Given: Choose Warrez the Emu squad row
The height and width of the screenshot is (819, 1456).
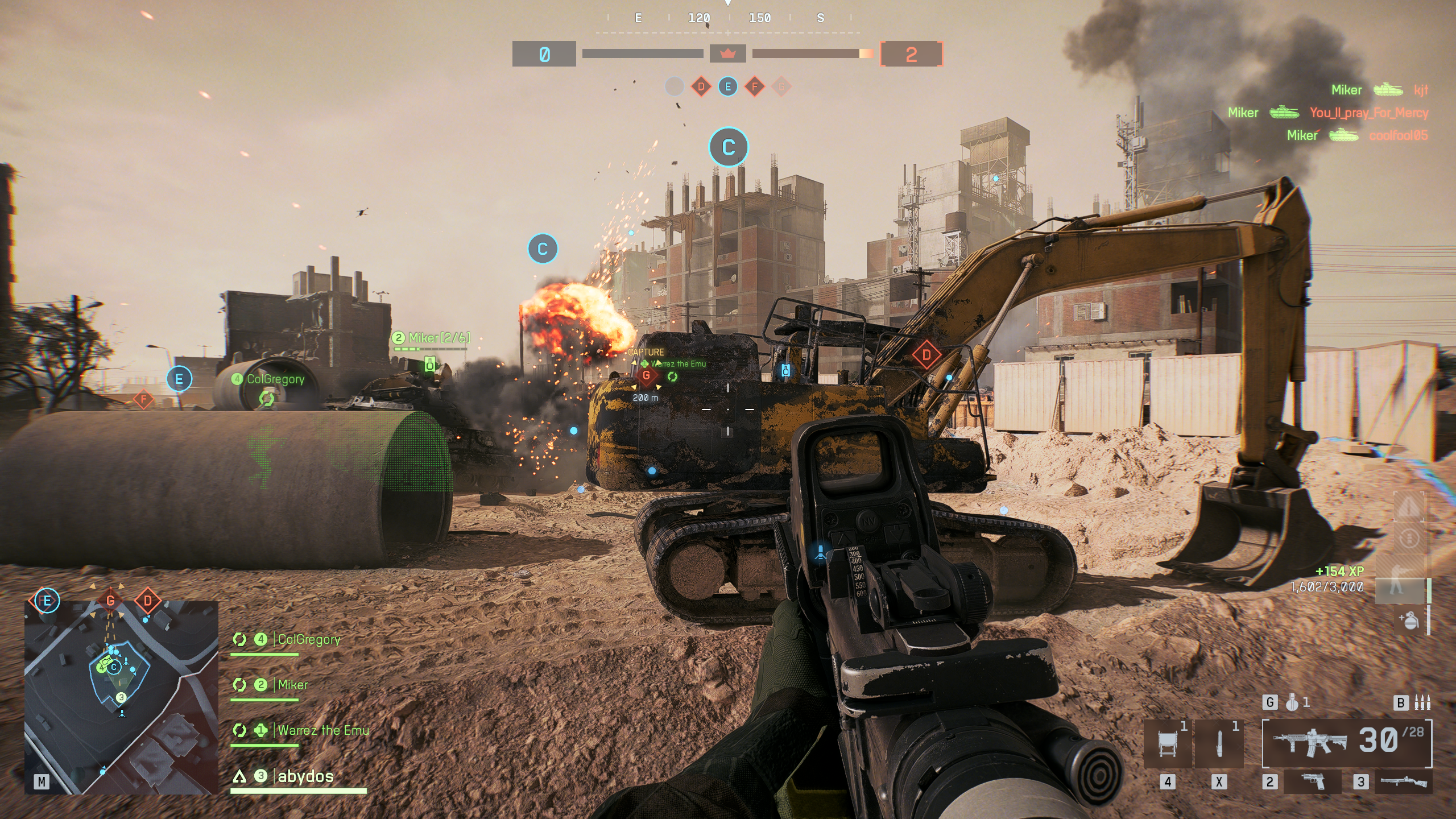Looking at the screenshot, I should click(323, 731).
